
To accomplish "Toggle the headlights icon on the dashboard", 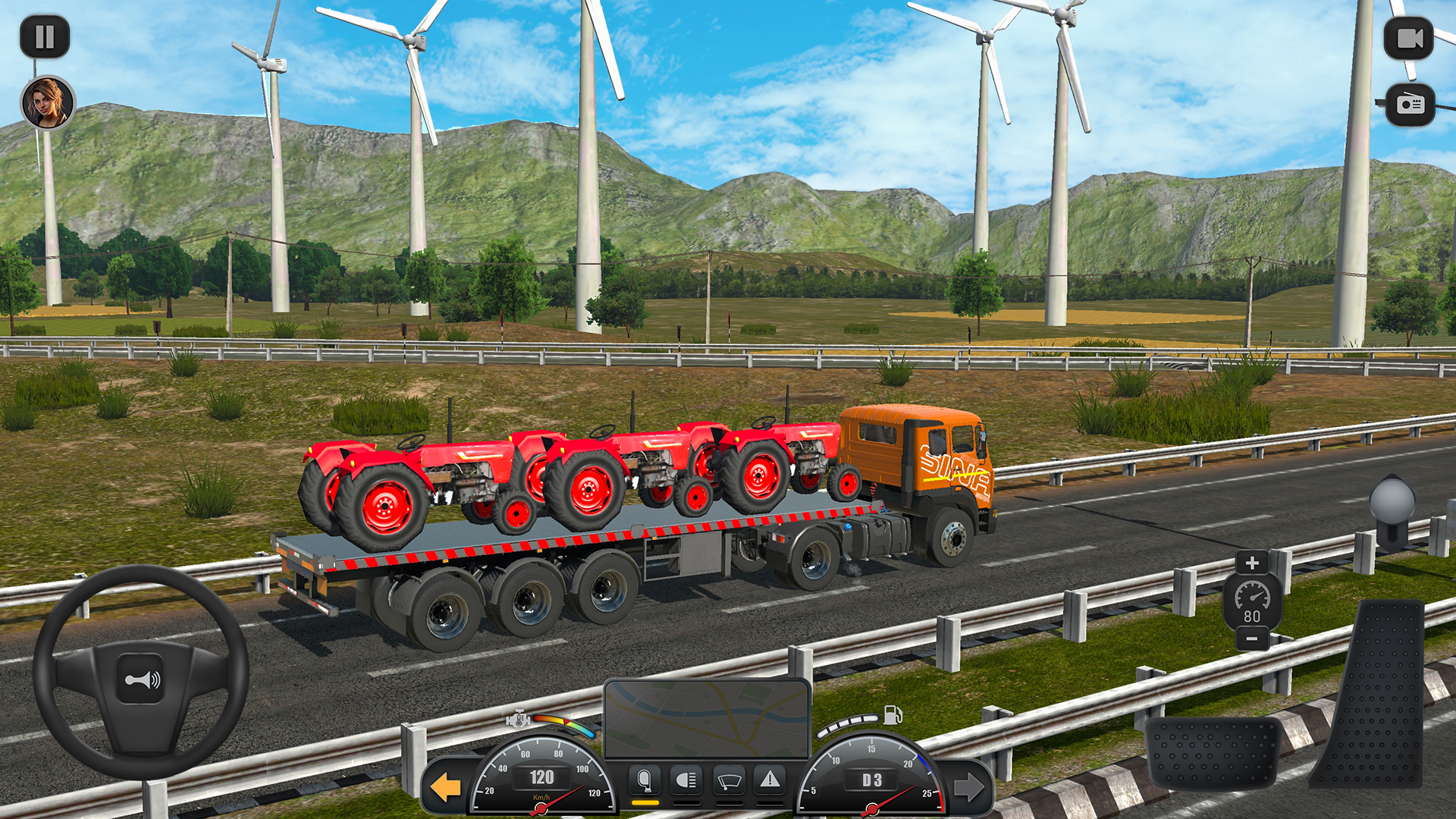I will coord(686,781).
